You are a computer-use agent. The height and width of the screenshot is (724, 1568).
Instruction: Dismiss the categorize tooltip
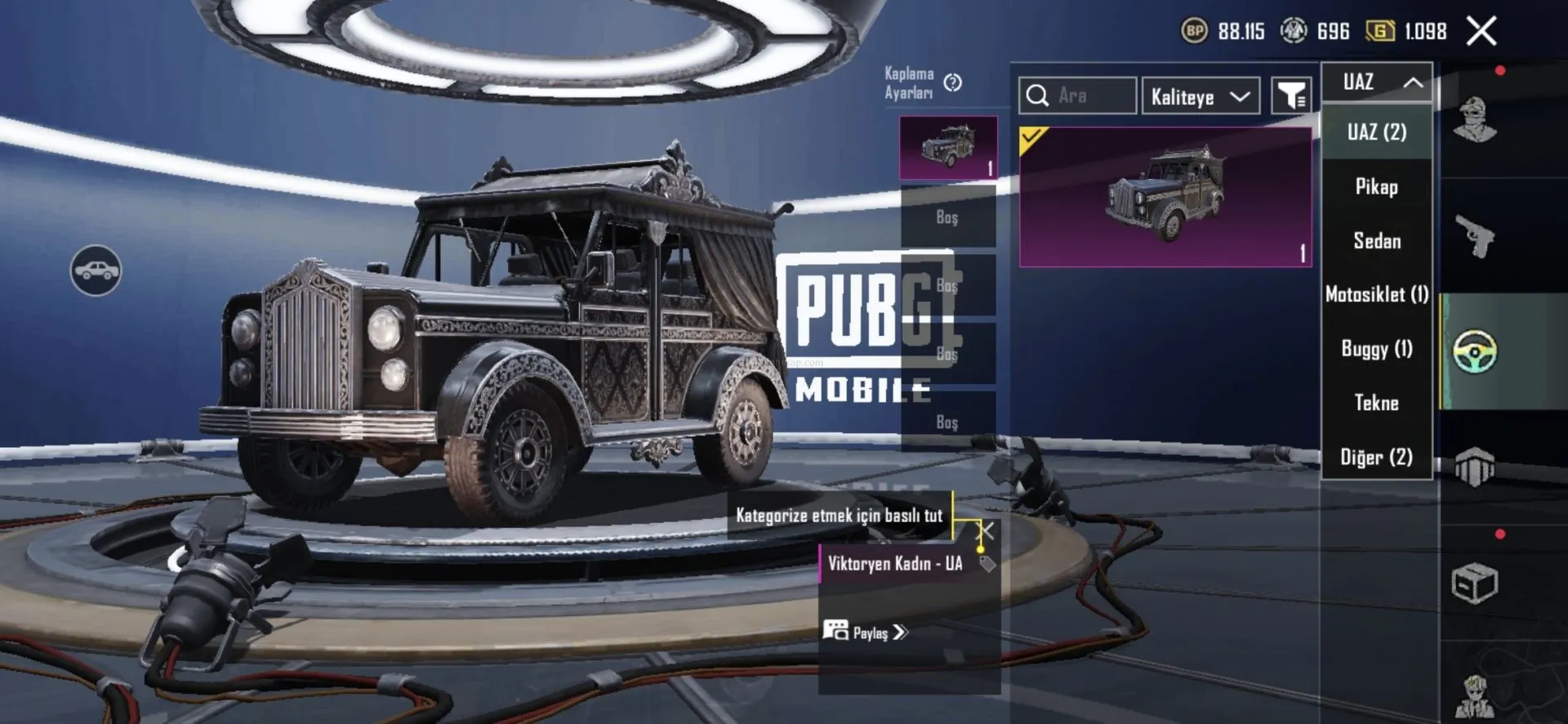click(x=987, y=531)
